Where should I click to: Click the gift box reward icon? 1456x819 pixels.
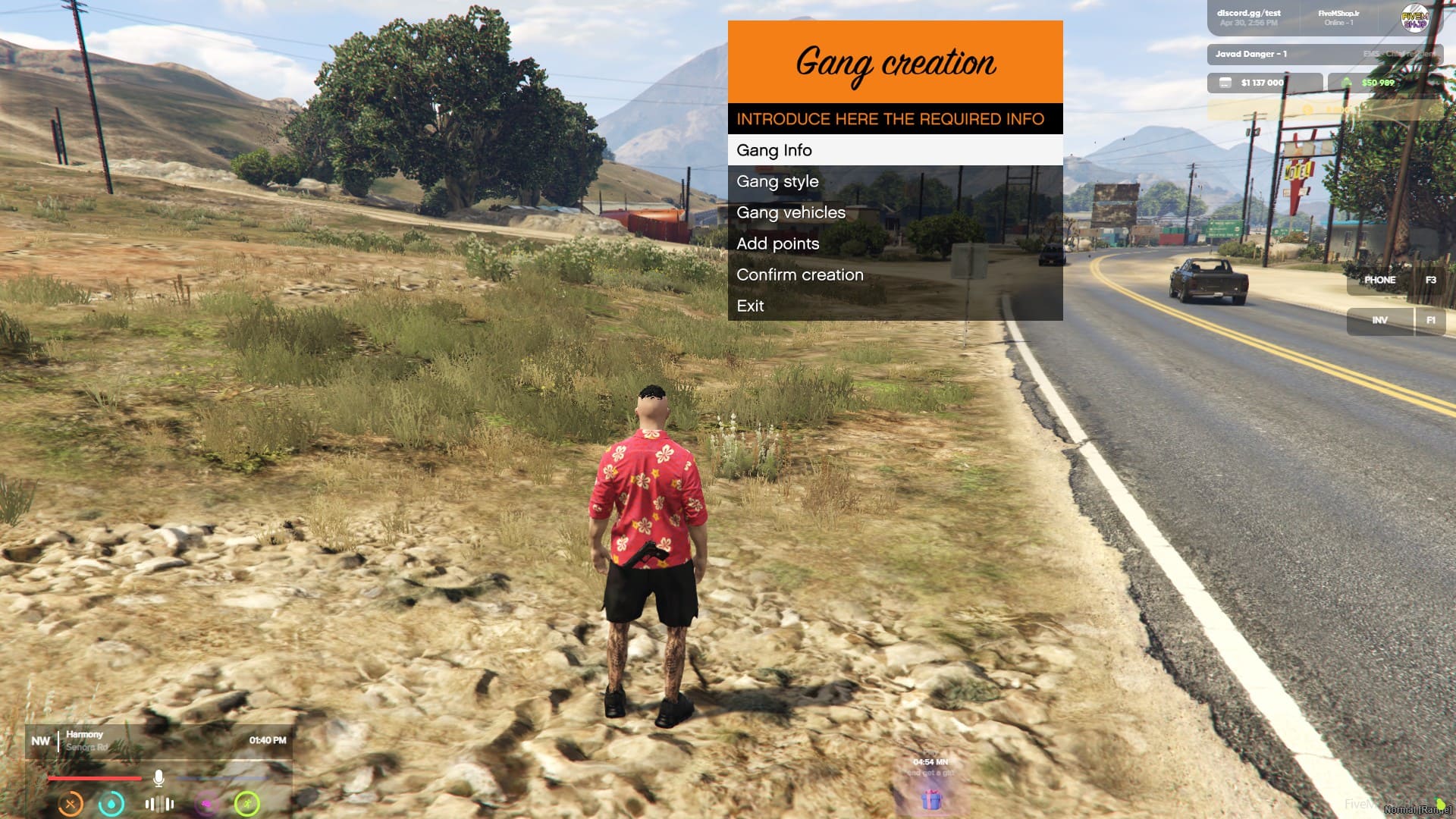tap(931, 799)
